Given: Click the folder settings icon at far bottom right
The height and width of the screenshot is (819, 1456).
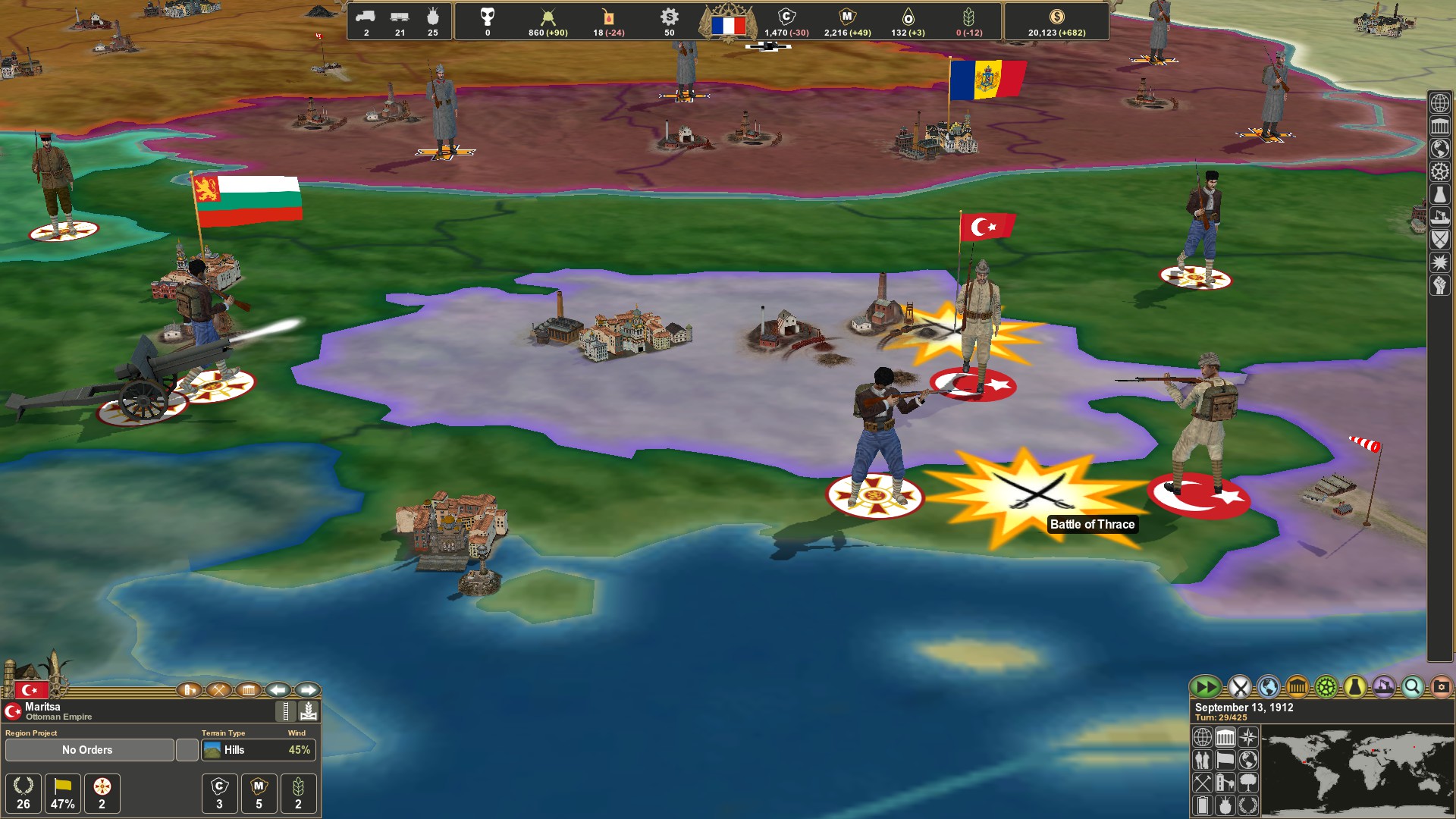Looking at the screenshot, I should (x=1443, y=687).
